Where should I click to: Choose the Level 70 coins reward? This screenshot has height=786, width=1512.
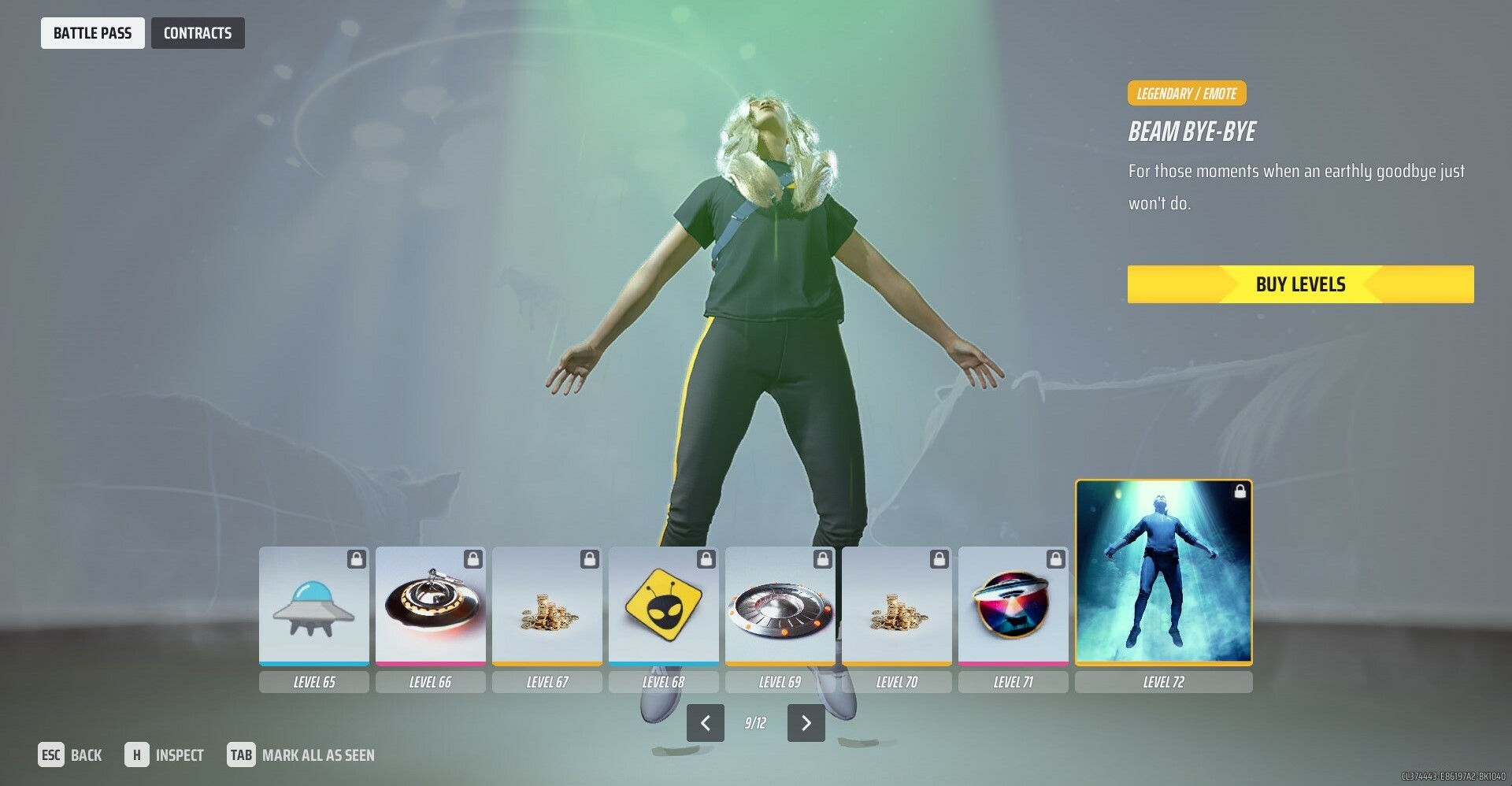pos(896,606)
